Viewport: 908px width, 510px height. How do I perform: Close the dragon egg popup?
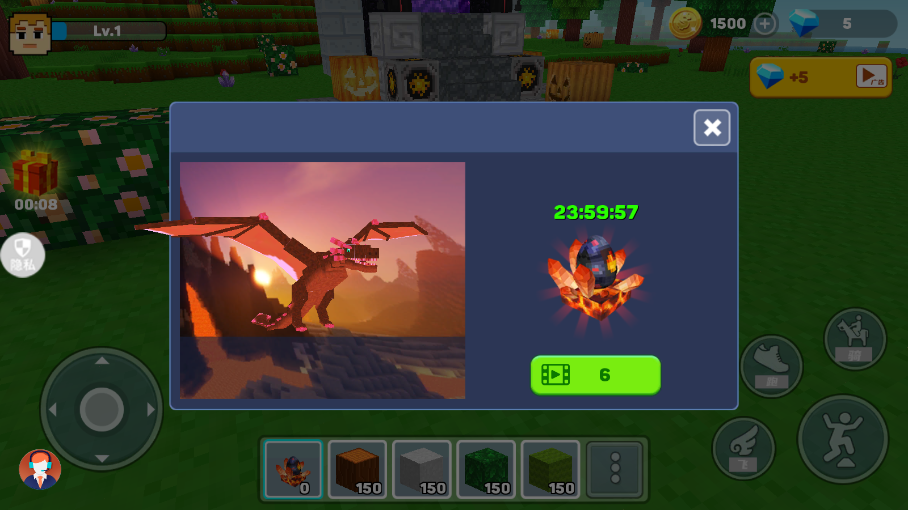coord(712,128)
